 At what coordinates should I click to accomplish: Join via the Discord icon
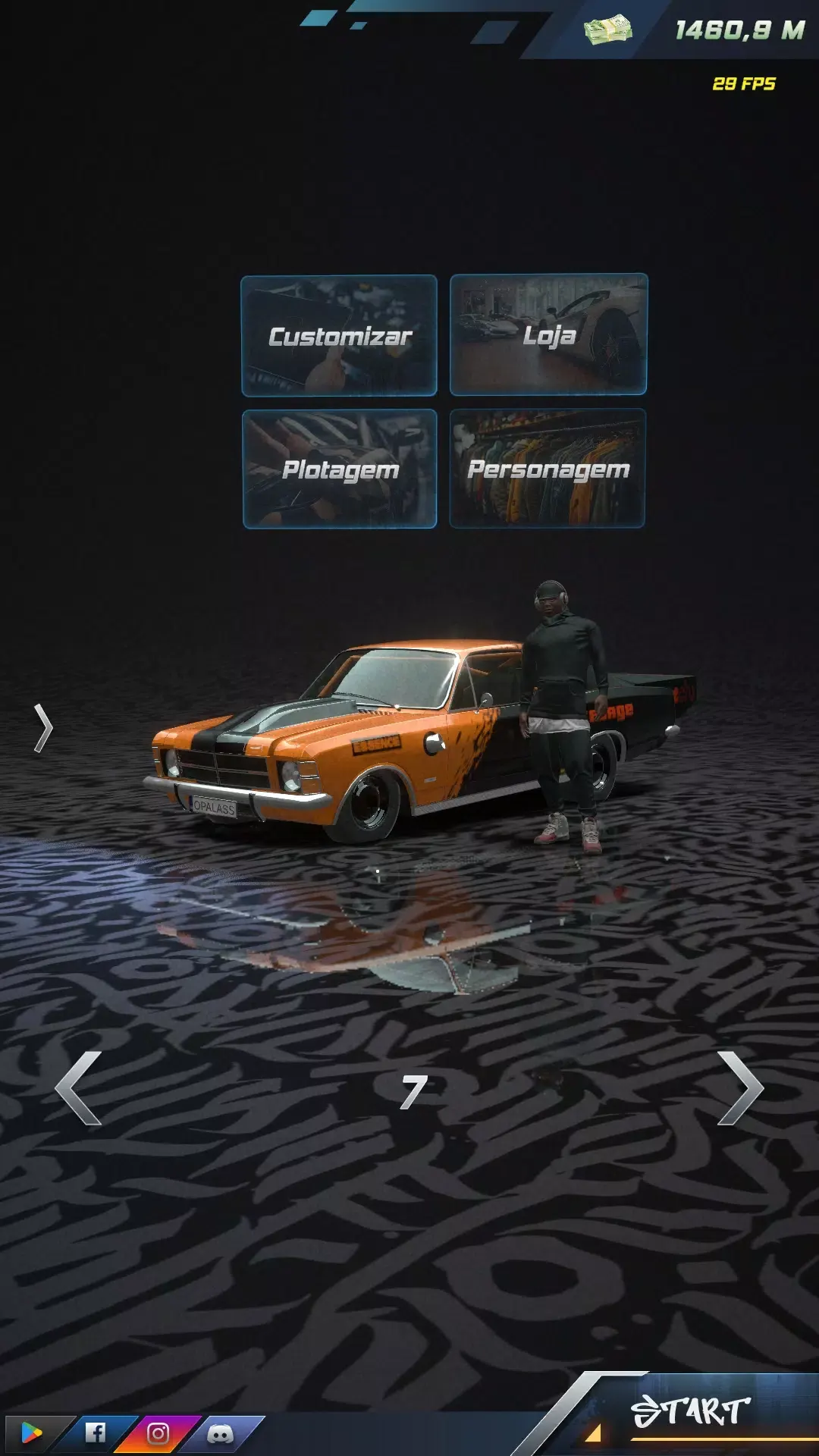pos(221,1432)
